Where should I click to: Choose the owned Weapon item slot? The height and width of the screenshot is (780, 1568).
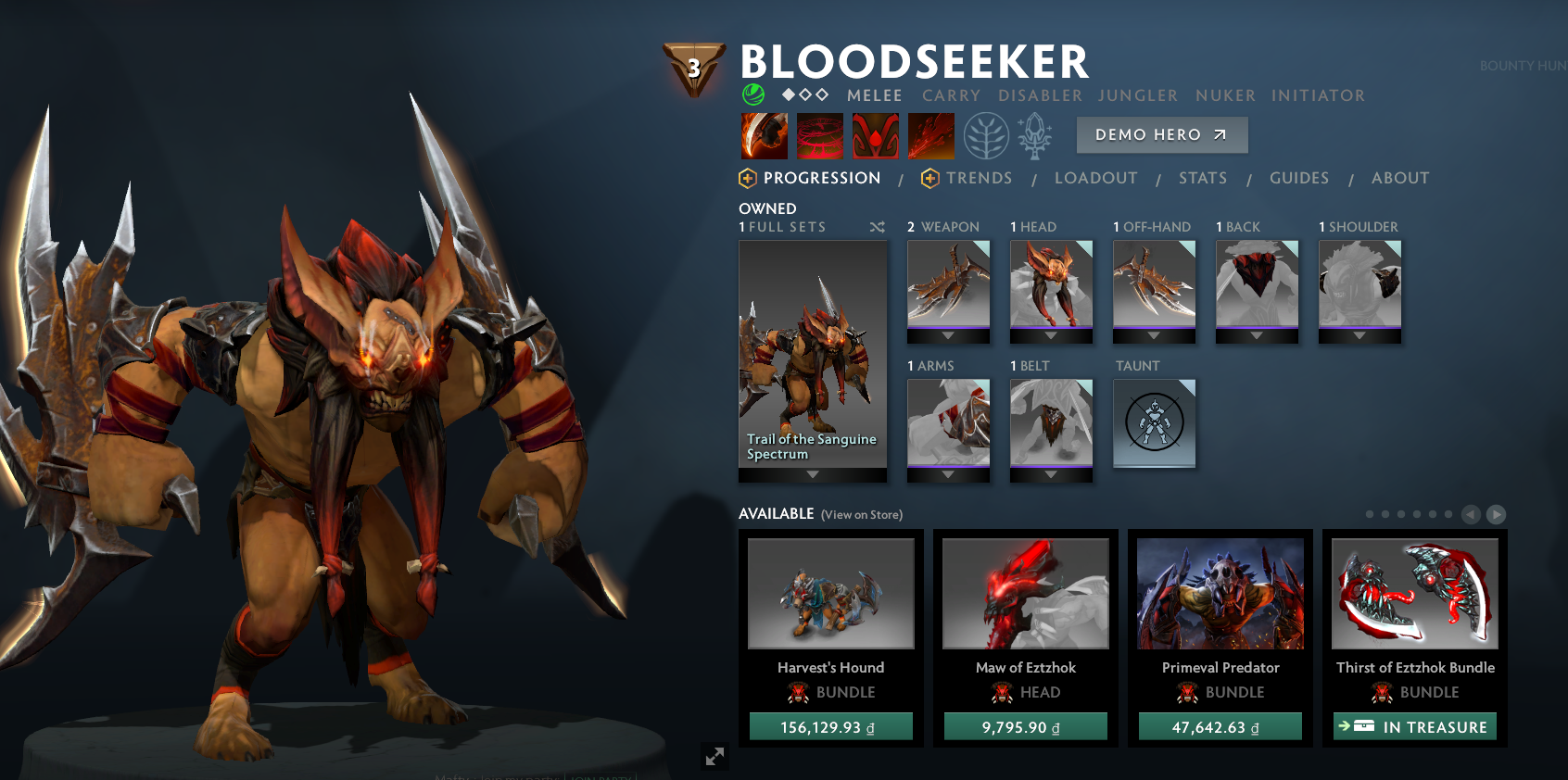948,285
